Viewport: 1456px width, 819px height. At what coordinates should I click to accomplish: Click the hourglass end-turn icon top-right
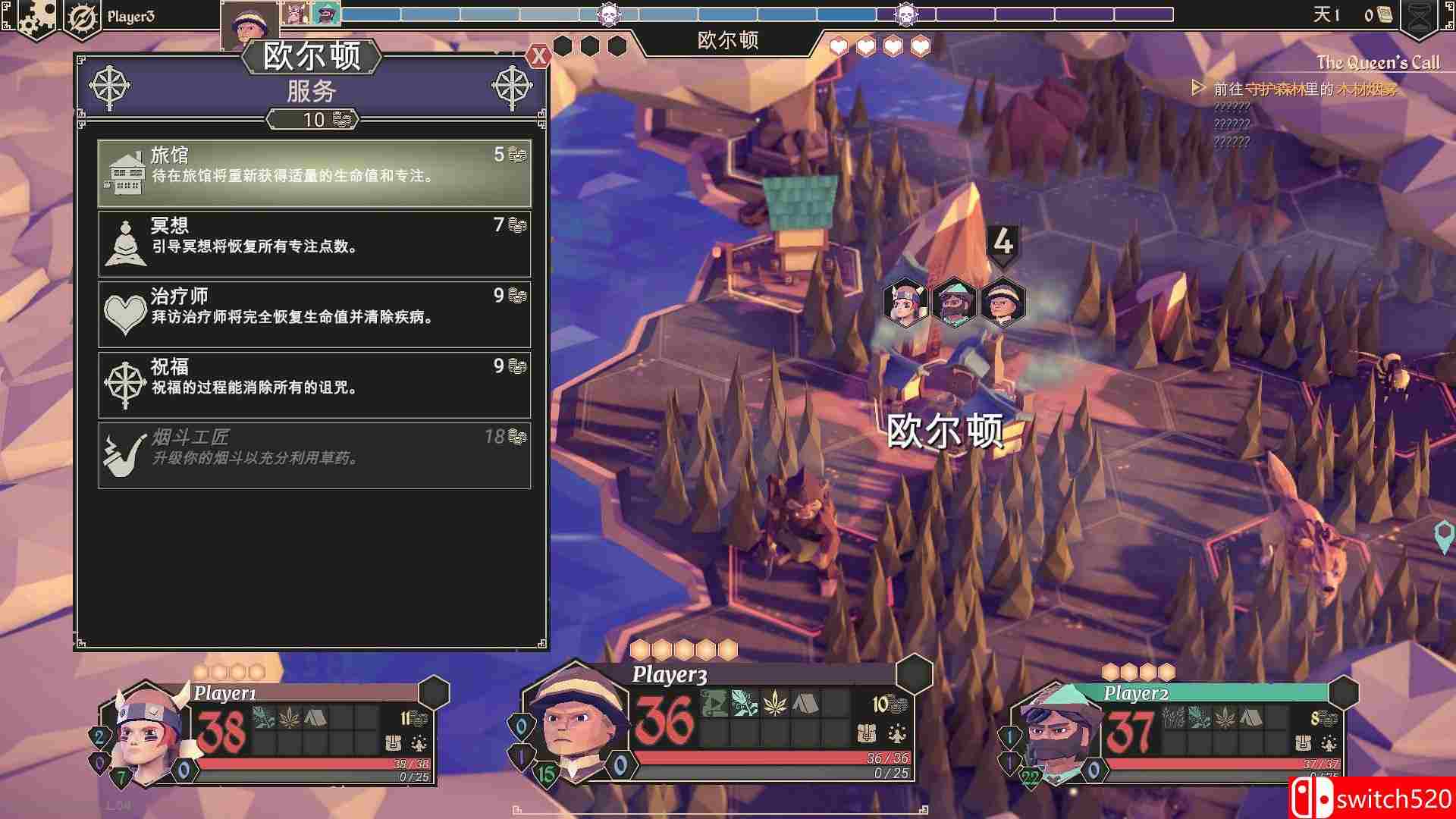[x=1420, y=15]
